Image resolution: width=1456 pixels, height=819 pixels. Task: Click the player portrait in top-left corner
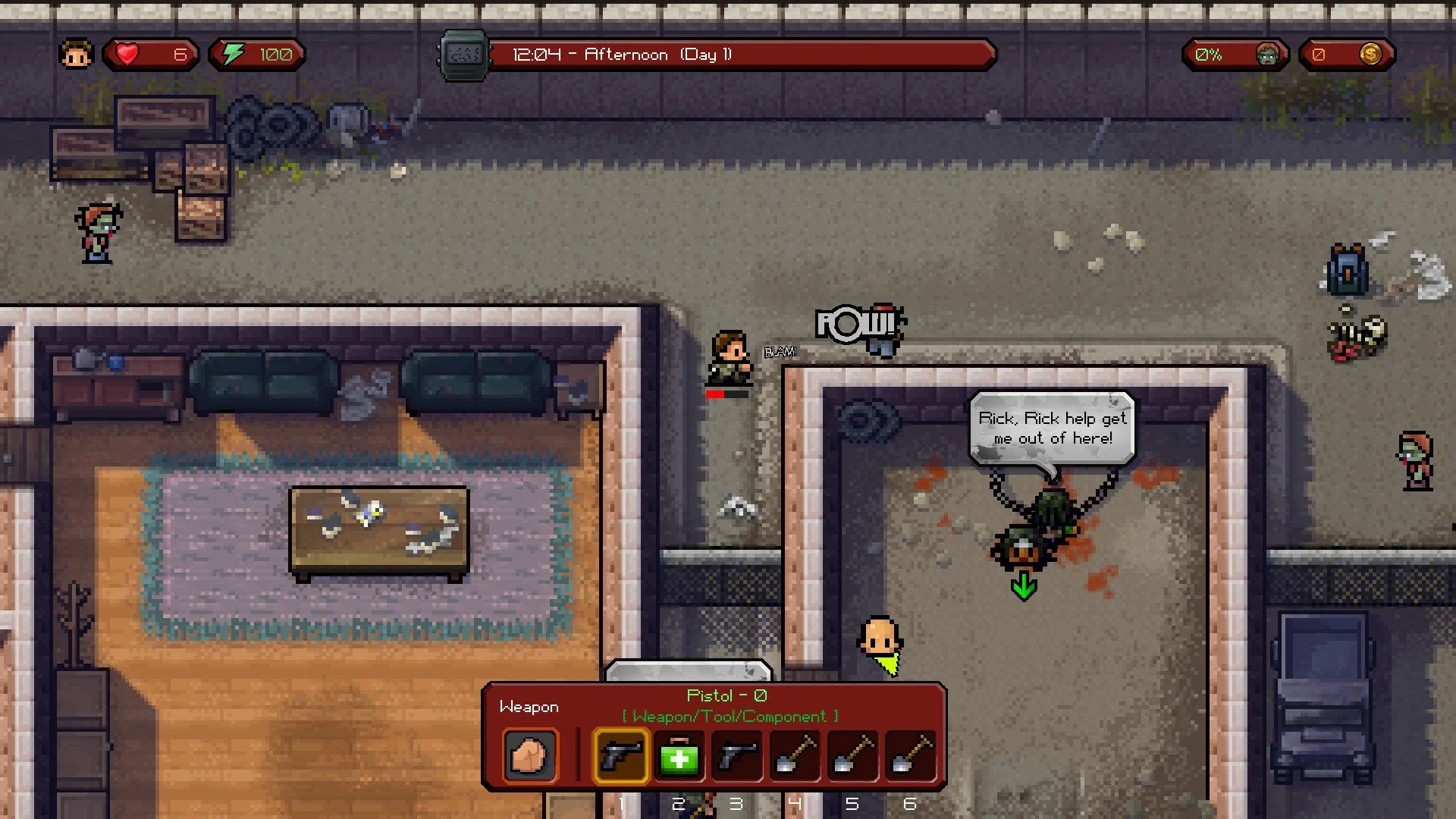[x=76, y=53]
